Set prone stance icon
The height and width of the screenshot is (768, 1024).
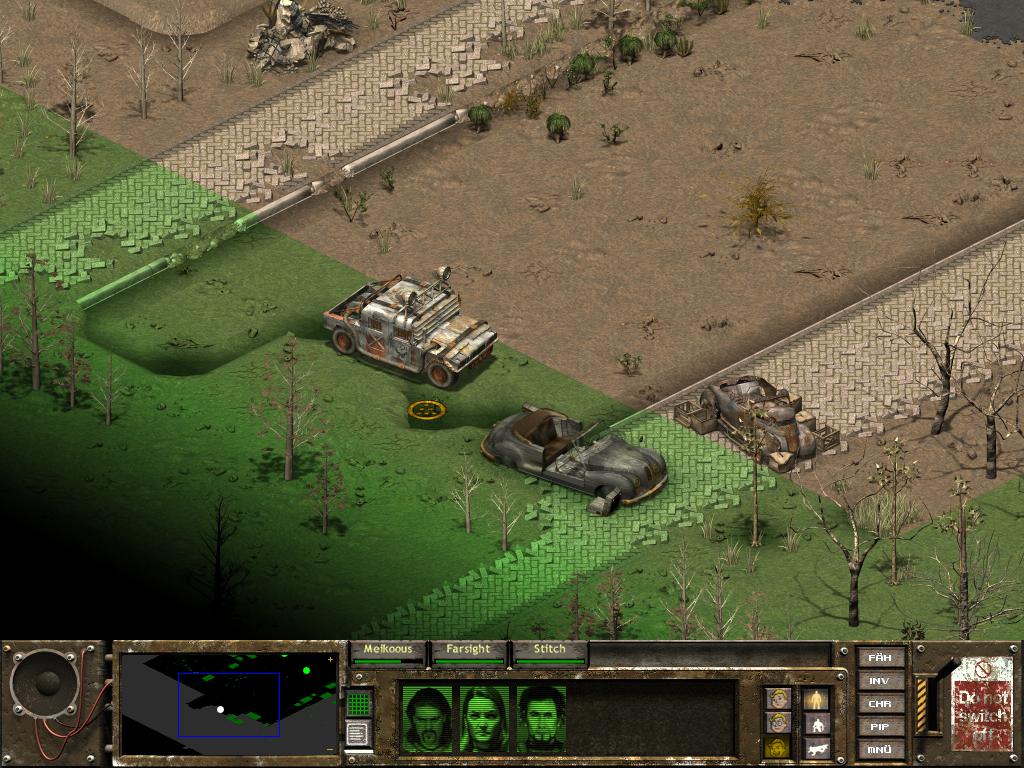point(818,748)
